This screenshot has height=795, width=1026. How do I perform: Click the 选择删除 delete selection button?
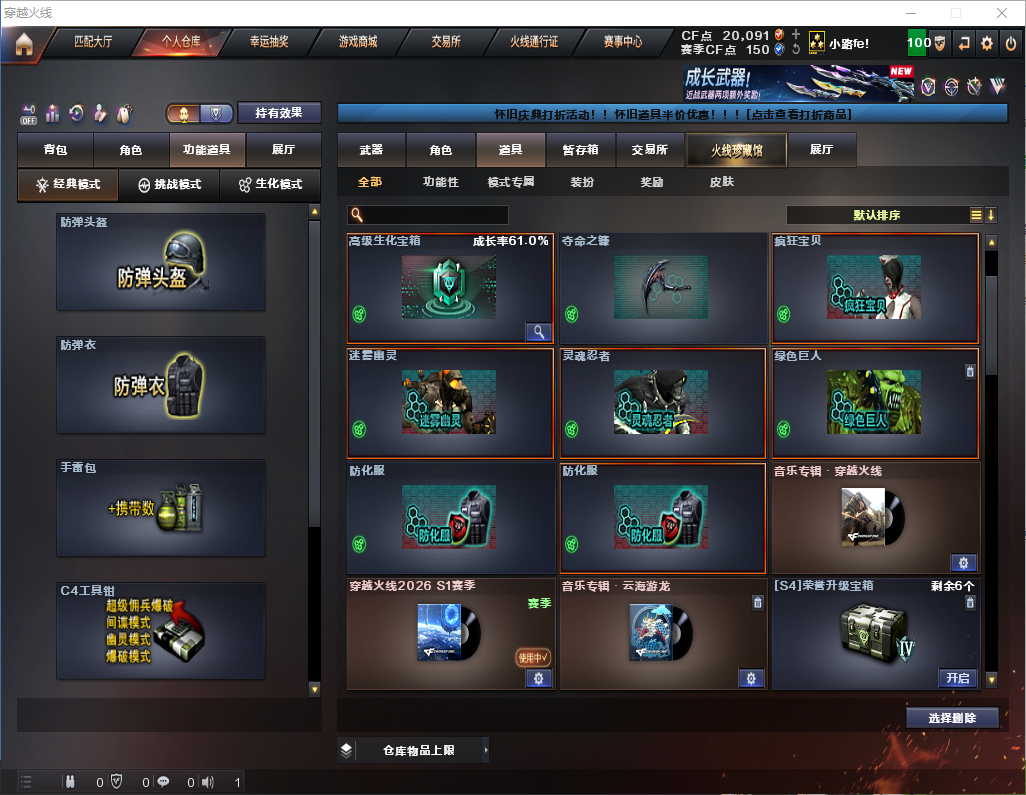click(x=952, y=718)
